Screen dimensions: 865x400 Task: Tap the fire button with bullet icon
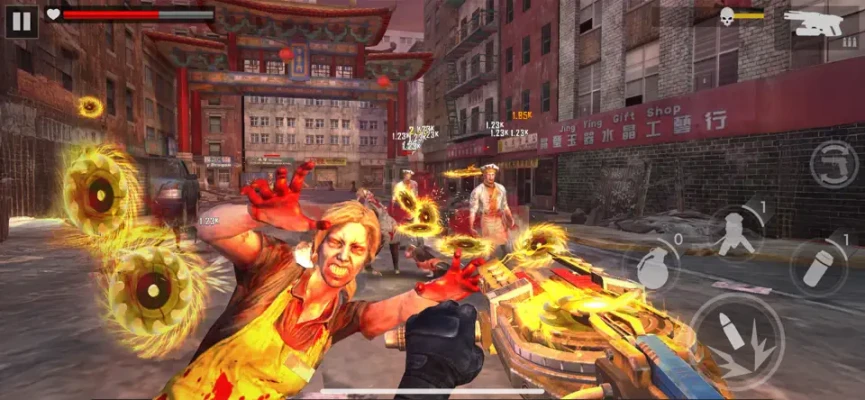[736, 342]
